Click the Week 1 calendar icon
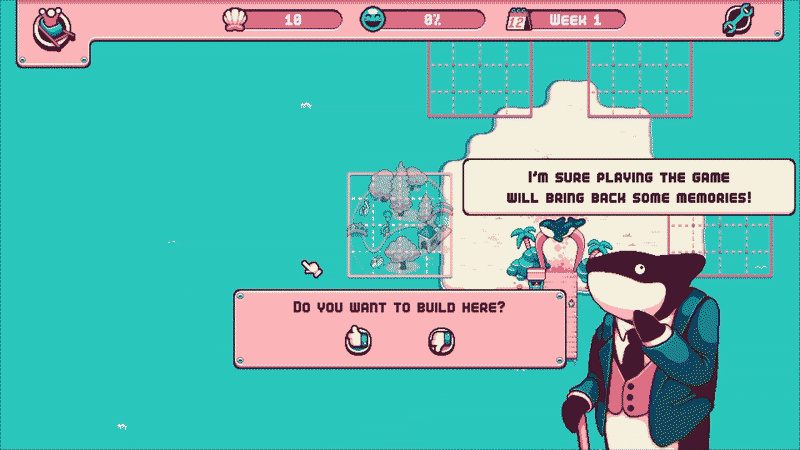The width and height of the screenshot is (800, 450). pyautogui.click(x=519, y=20)
